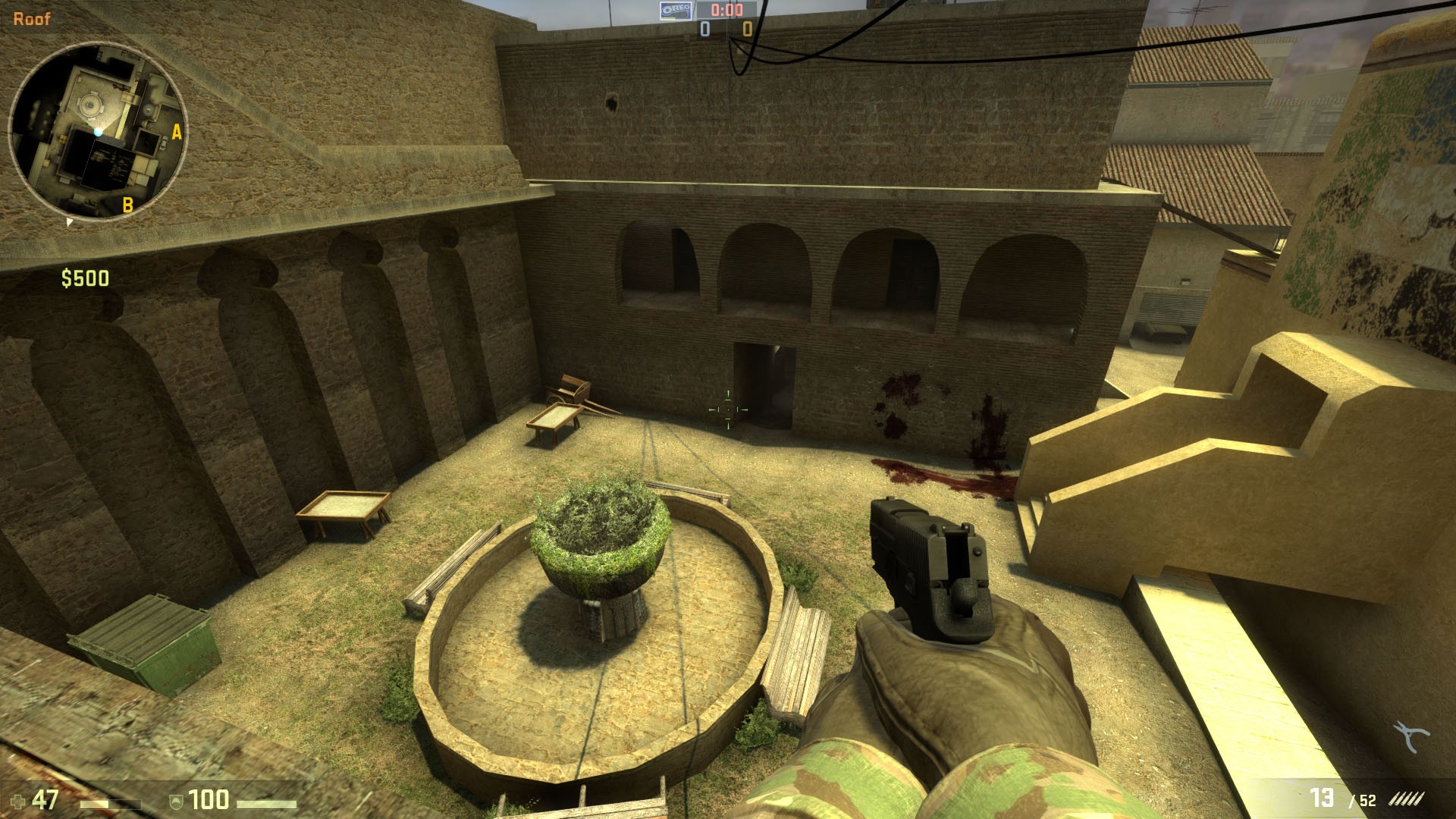Select bombsite A marker on radar
1456x819 pixels.
click(x=177, y=133)
